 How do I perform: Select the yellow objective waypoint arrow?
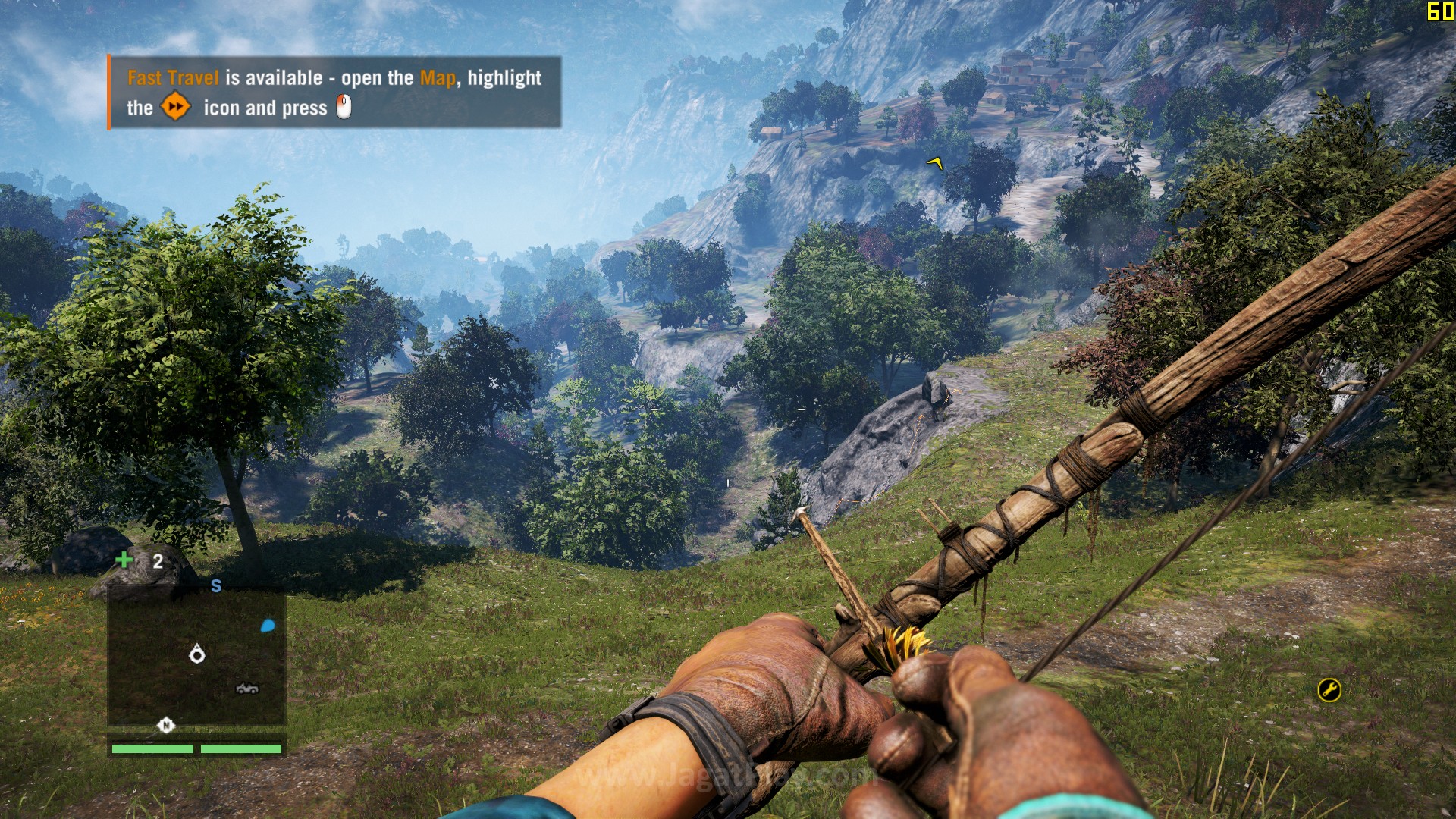(x=936, y=162)
